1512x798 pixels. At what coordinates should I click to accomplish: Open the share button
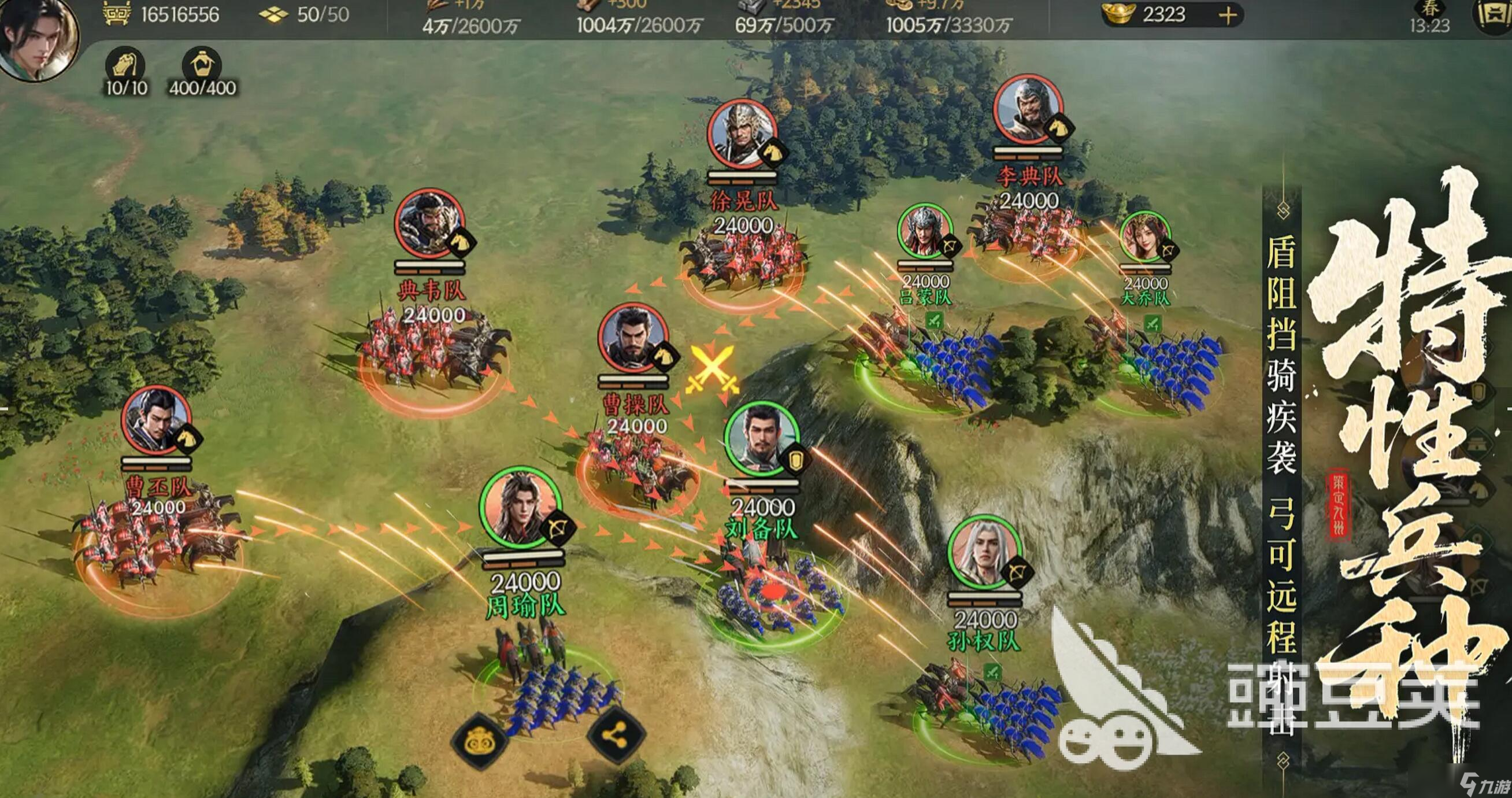616,734
